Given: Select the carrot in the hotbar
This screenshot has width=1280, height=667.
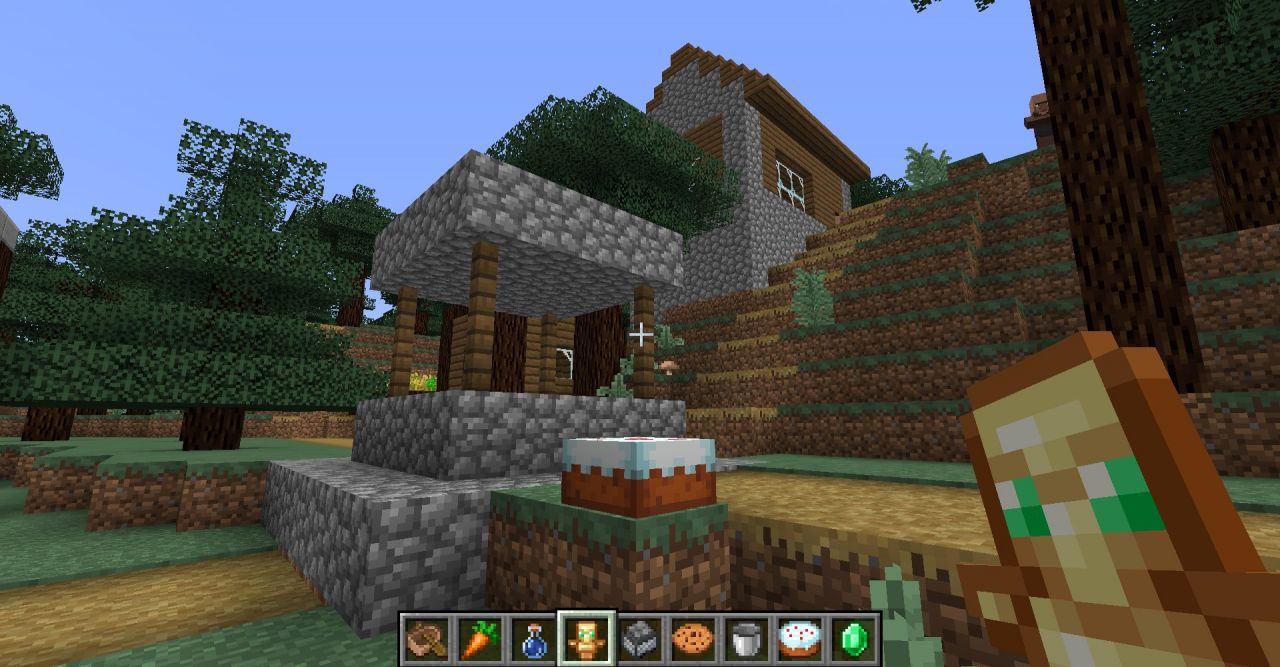Looking at the screenshot, I should pyautogui.click(x=478, y=638).
